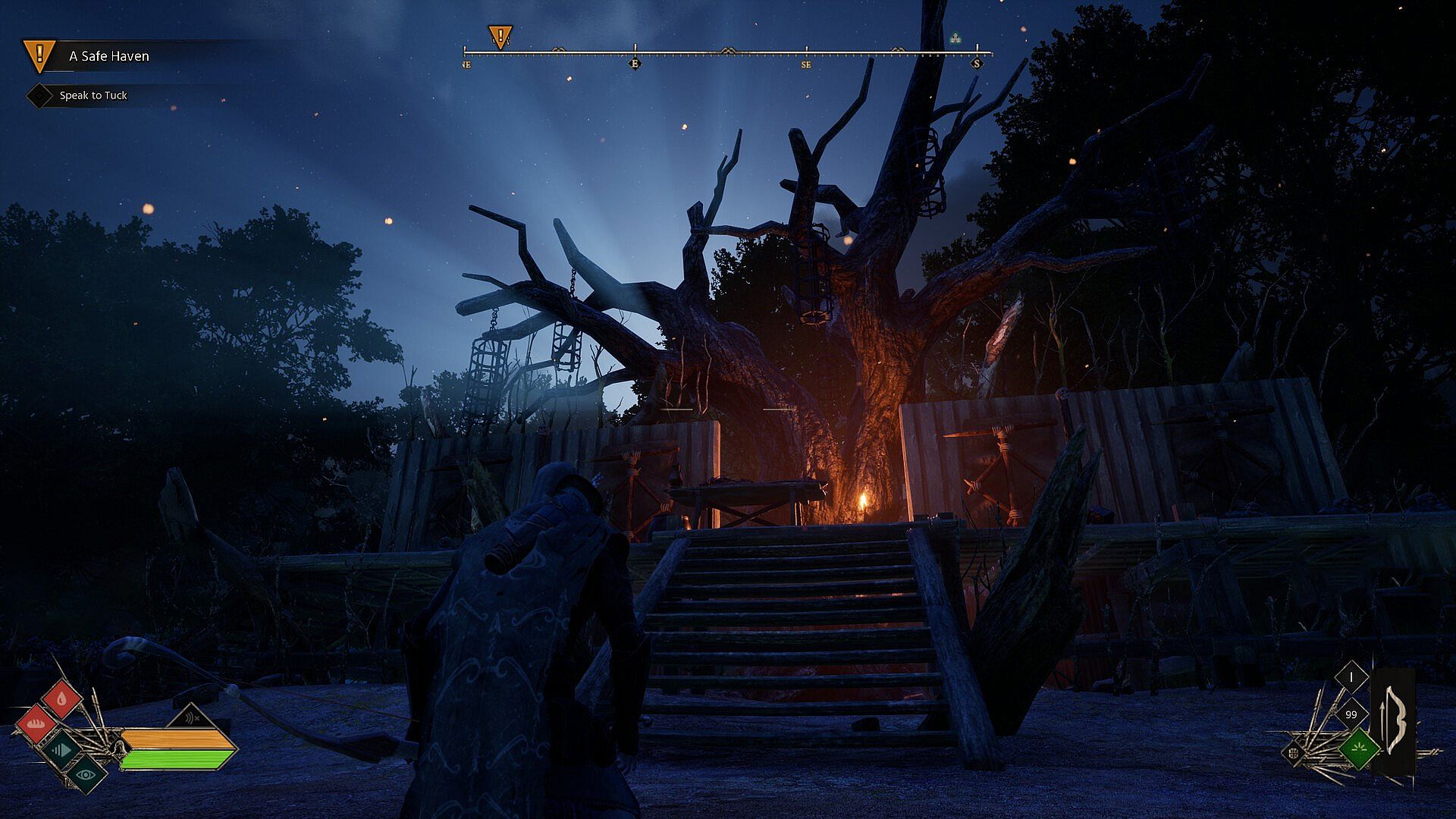Click the castle landmark icon on compass

955,37
